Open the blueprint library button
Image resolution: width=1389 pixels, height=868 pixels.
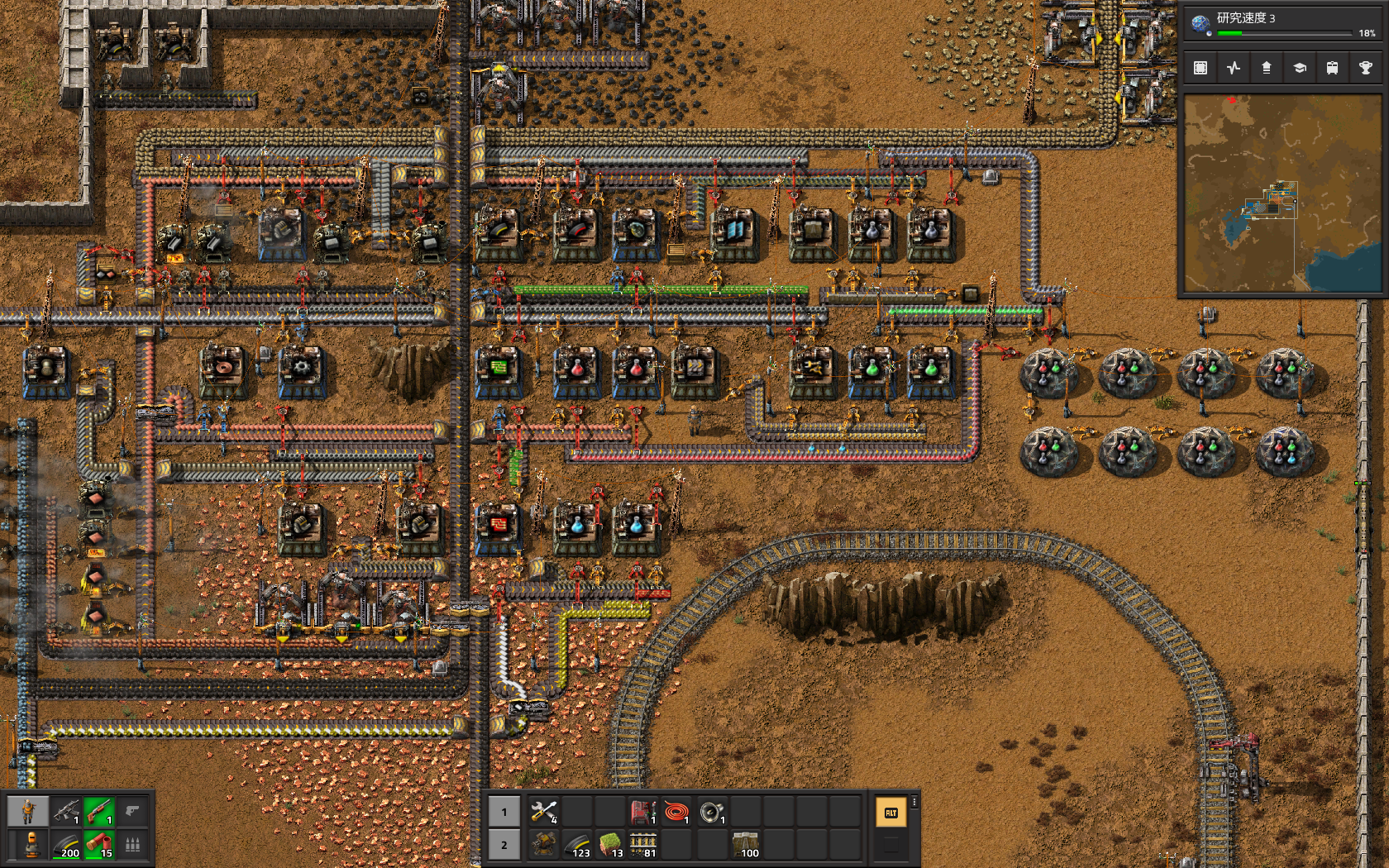tap(1200, 68)
